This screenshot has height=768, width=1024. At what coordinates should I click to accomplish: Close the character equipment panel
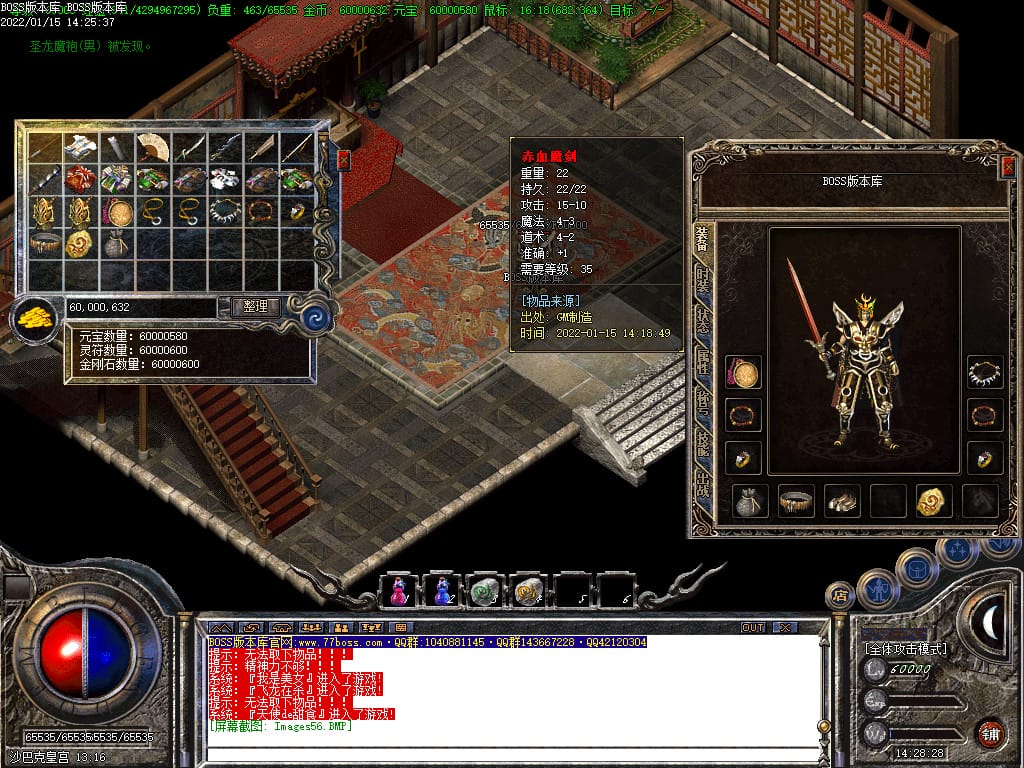click(x=1008, y=167)
